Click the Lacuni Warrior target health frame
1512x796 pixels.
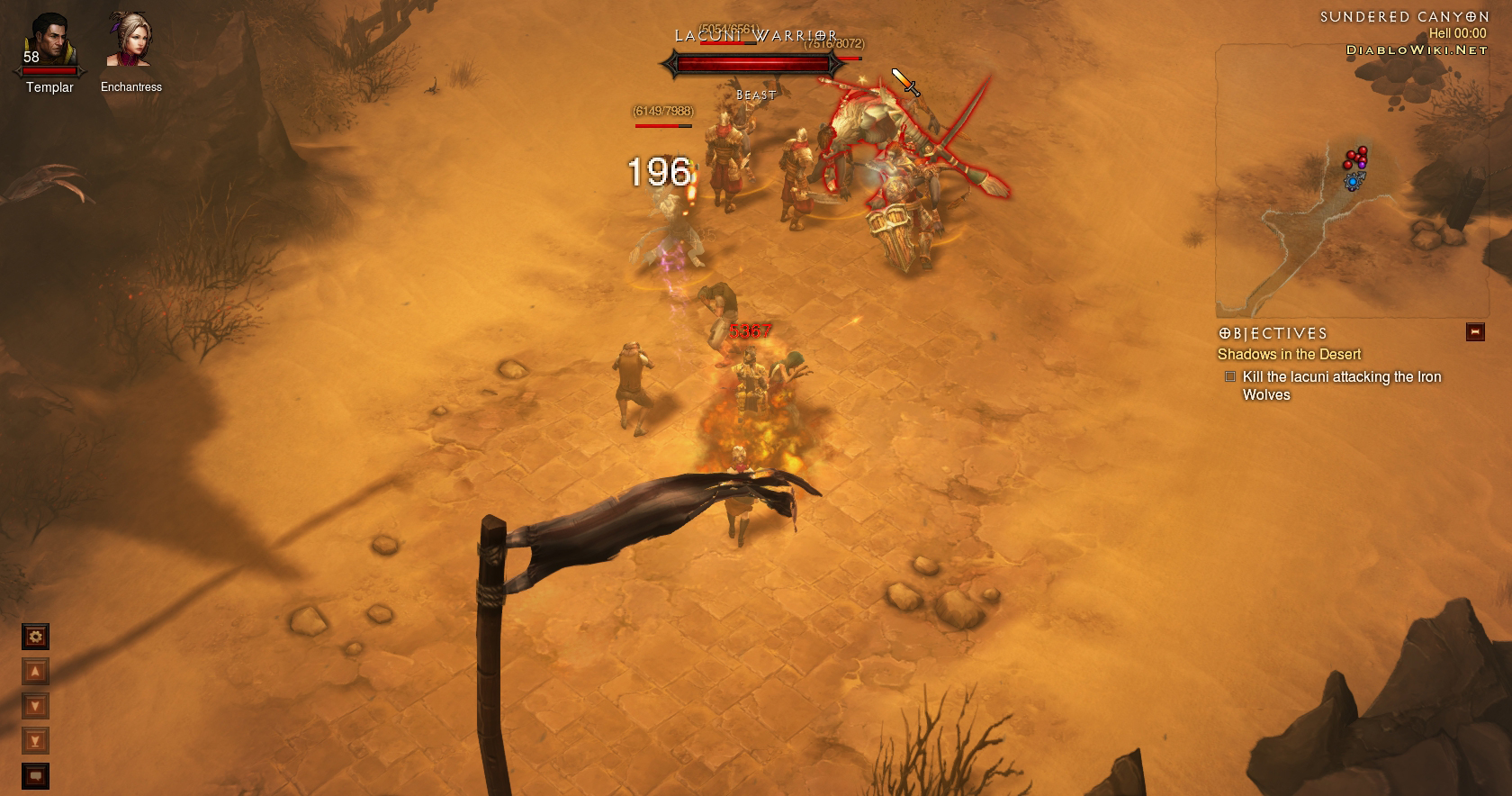(752, 65)
